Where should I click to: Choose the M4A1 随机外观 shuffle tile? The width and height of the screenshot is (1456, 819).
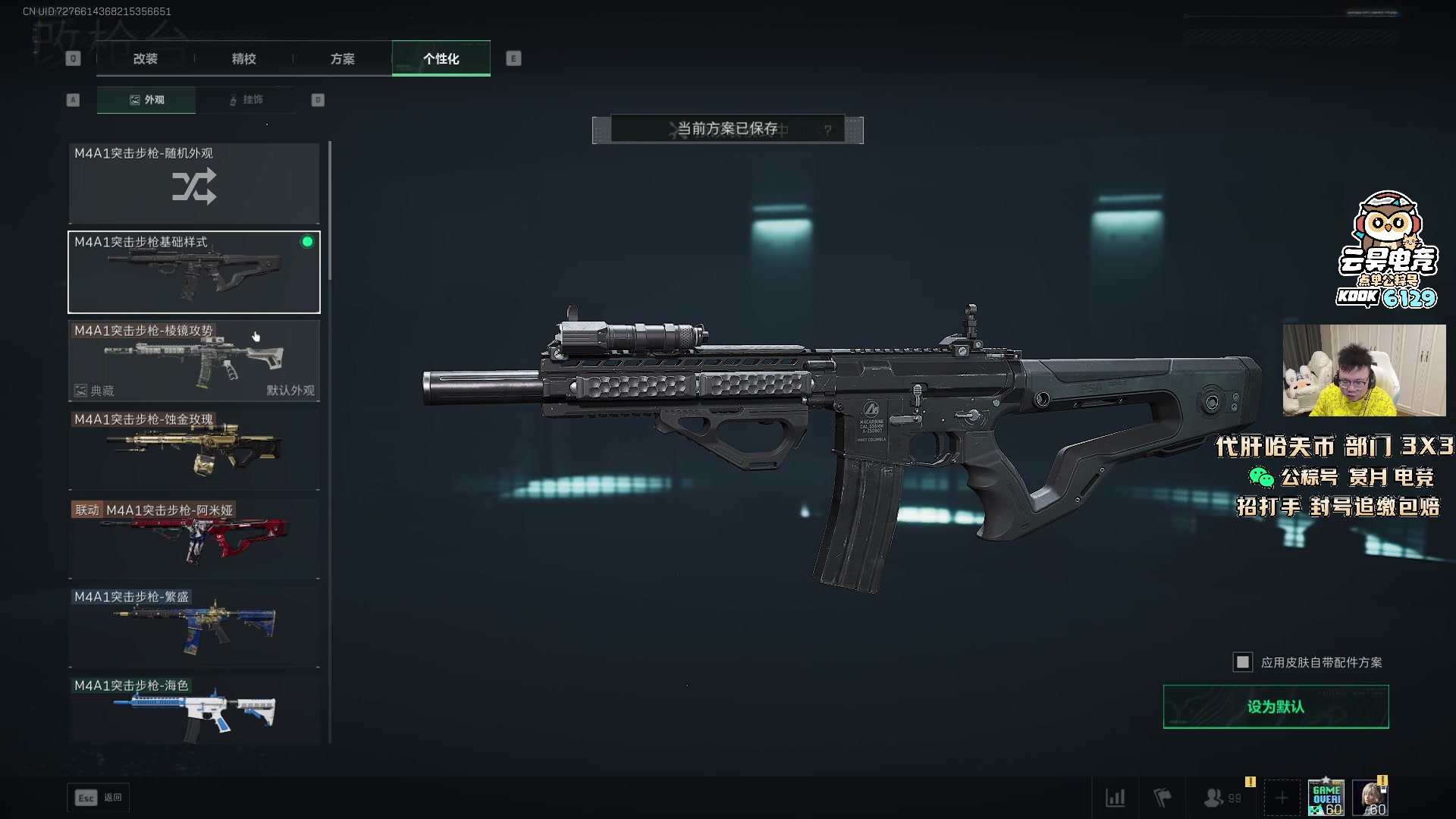tap(194, 184)
